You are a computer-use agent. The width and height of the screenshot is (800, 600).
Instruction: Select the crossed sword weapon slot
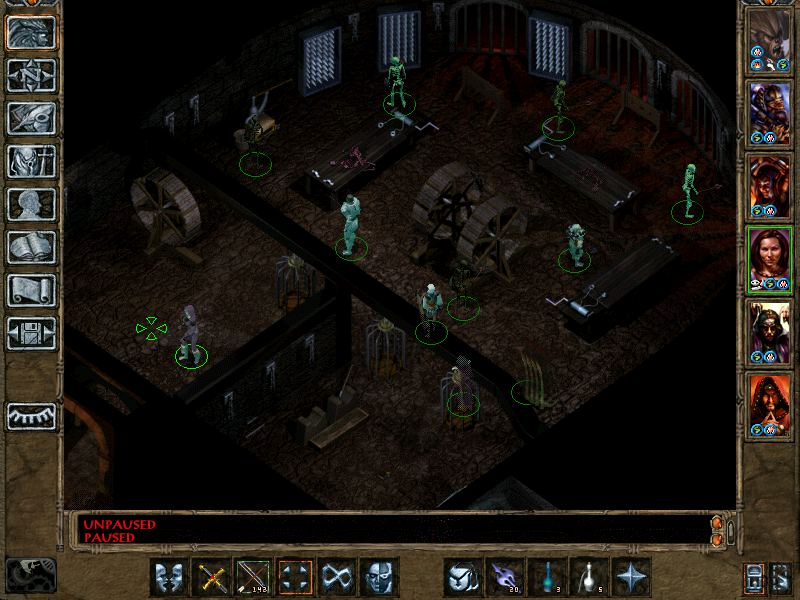pos(211,577)
